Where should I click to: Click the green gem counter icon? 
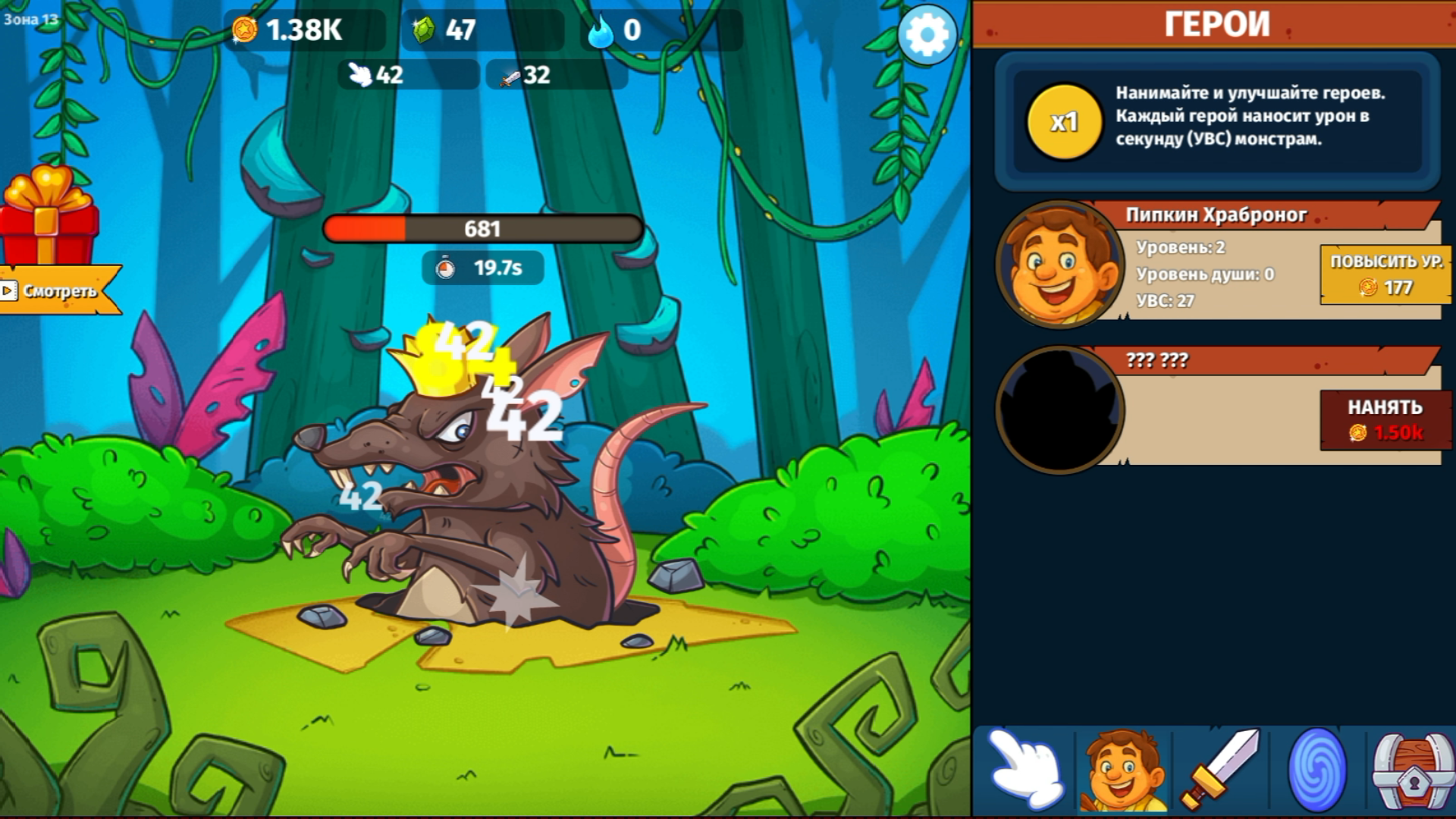click(422, 29)
